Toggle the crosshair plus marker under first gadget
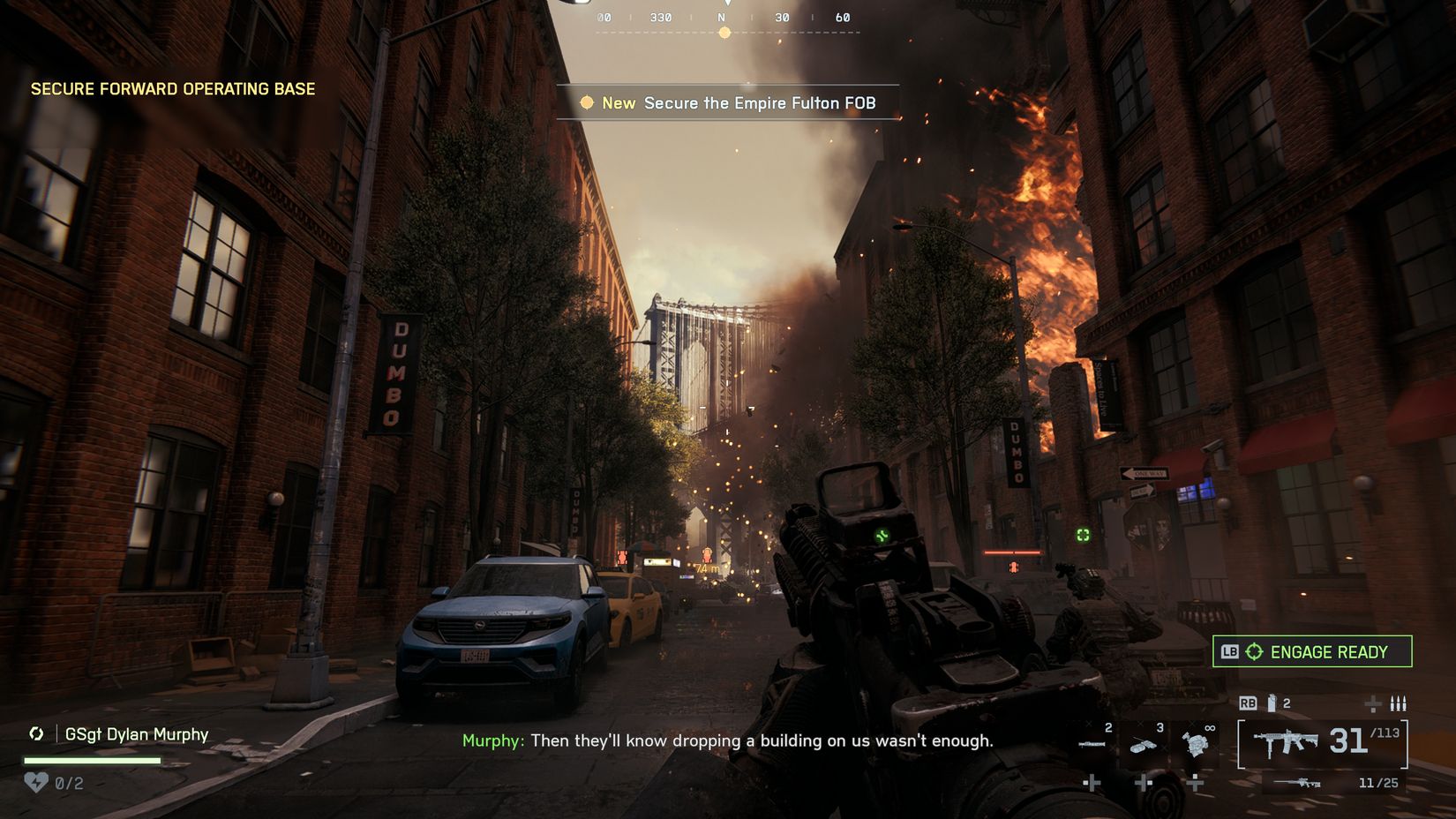Viewport: 1456px width, 819px height. pos(1092,782)
